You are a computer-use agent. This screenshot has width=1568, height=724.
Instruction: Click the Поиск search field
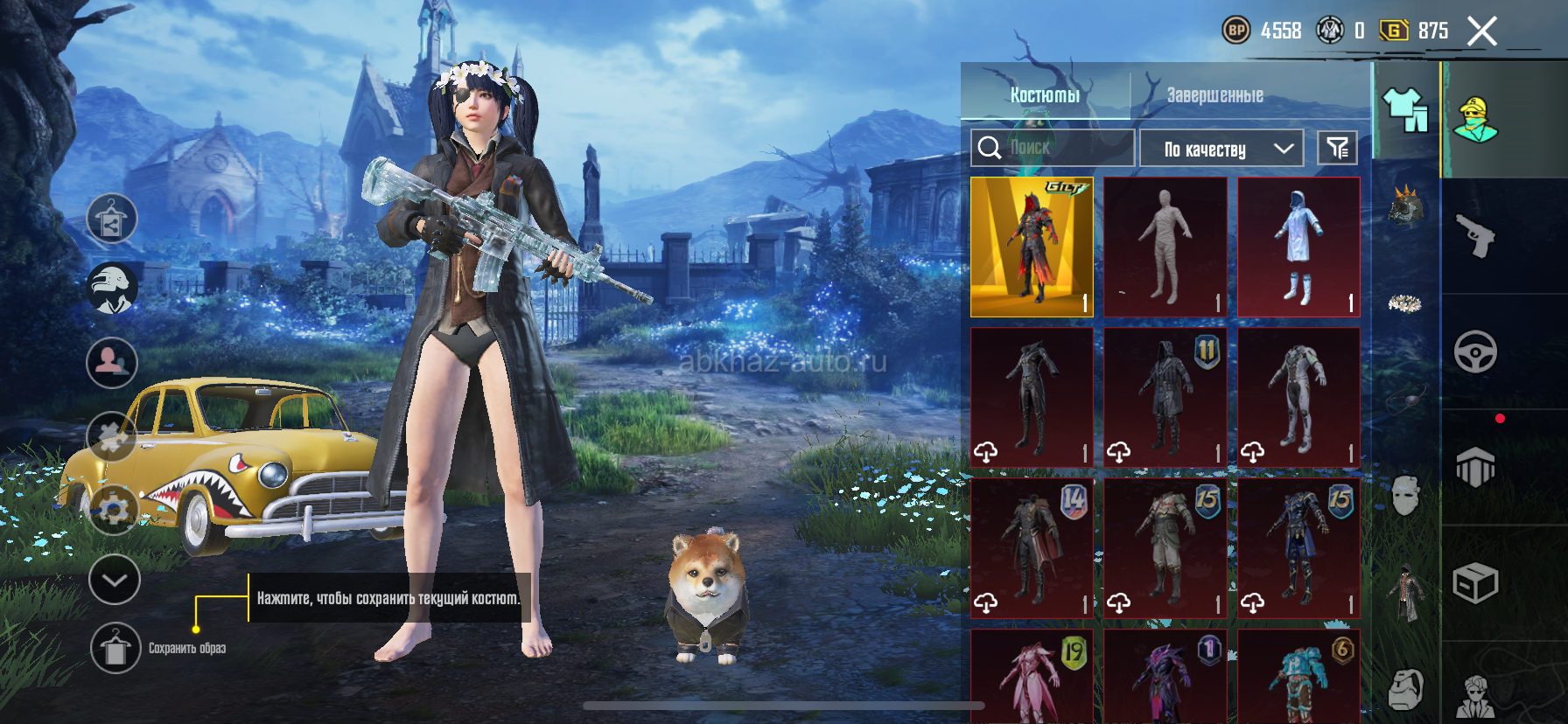coord(1053,148)
